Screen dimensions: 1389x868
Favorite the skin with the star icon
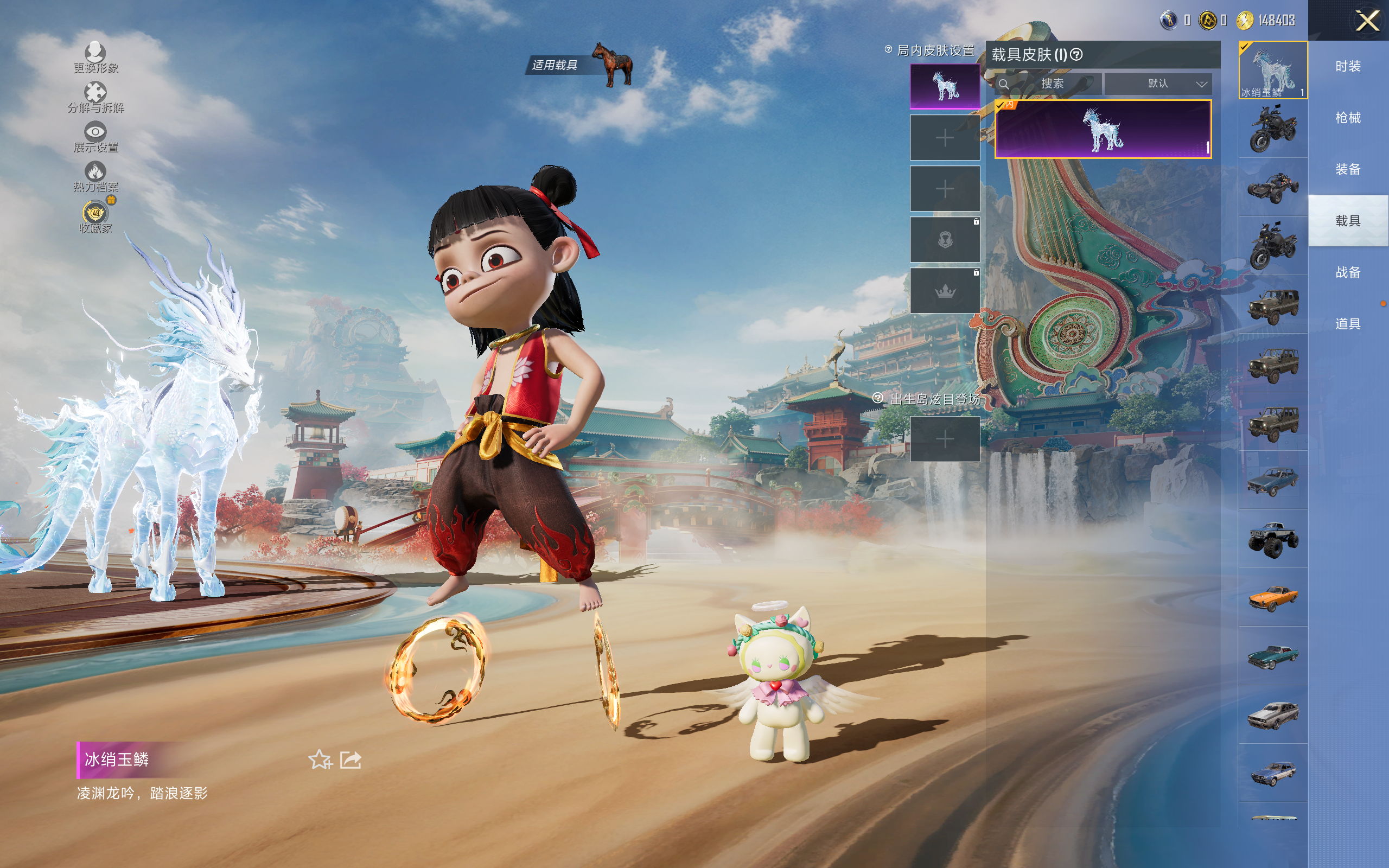click(x=320, y=759)
